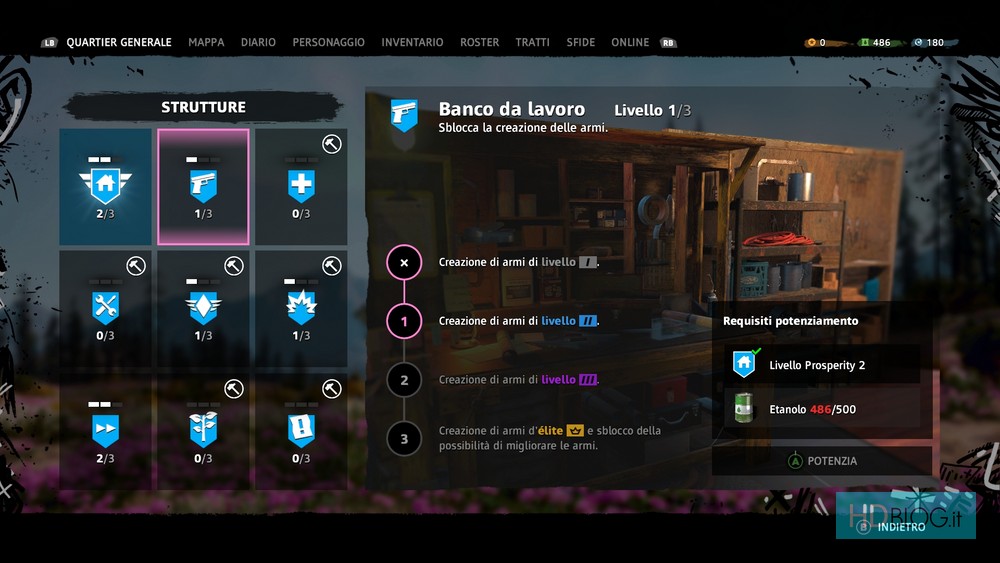Select the exclamation mark structure tile

click(x=301, y=431)
